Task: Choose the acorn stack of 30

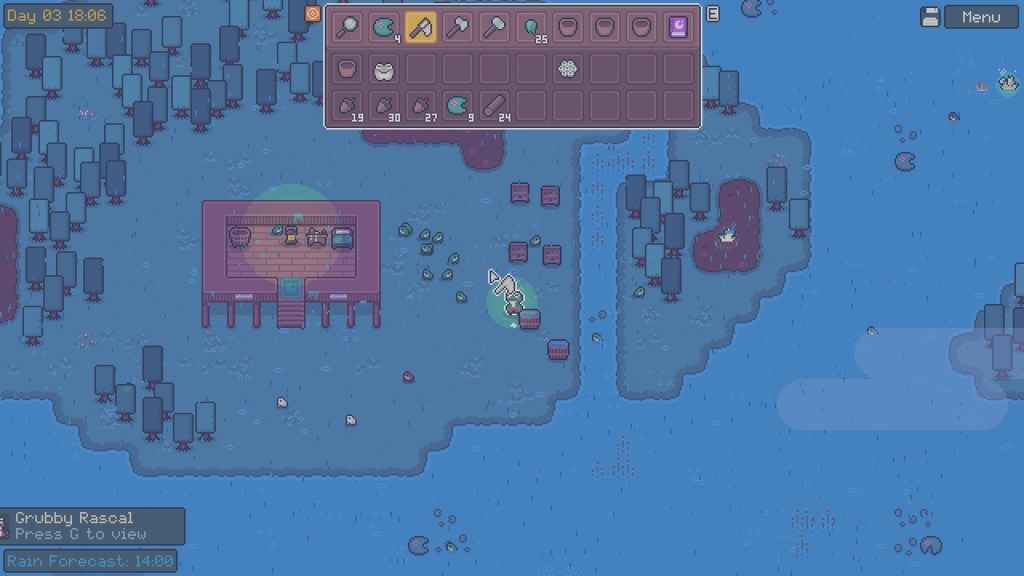Action: [x=384, y=106]
